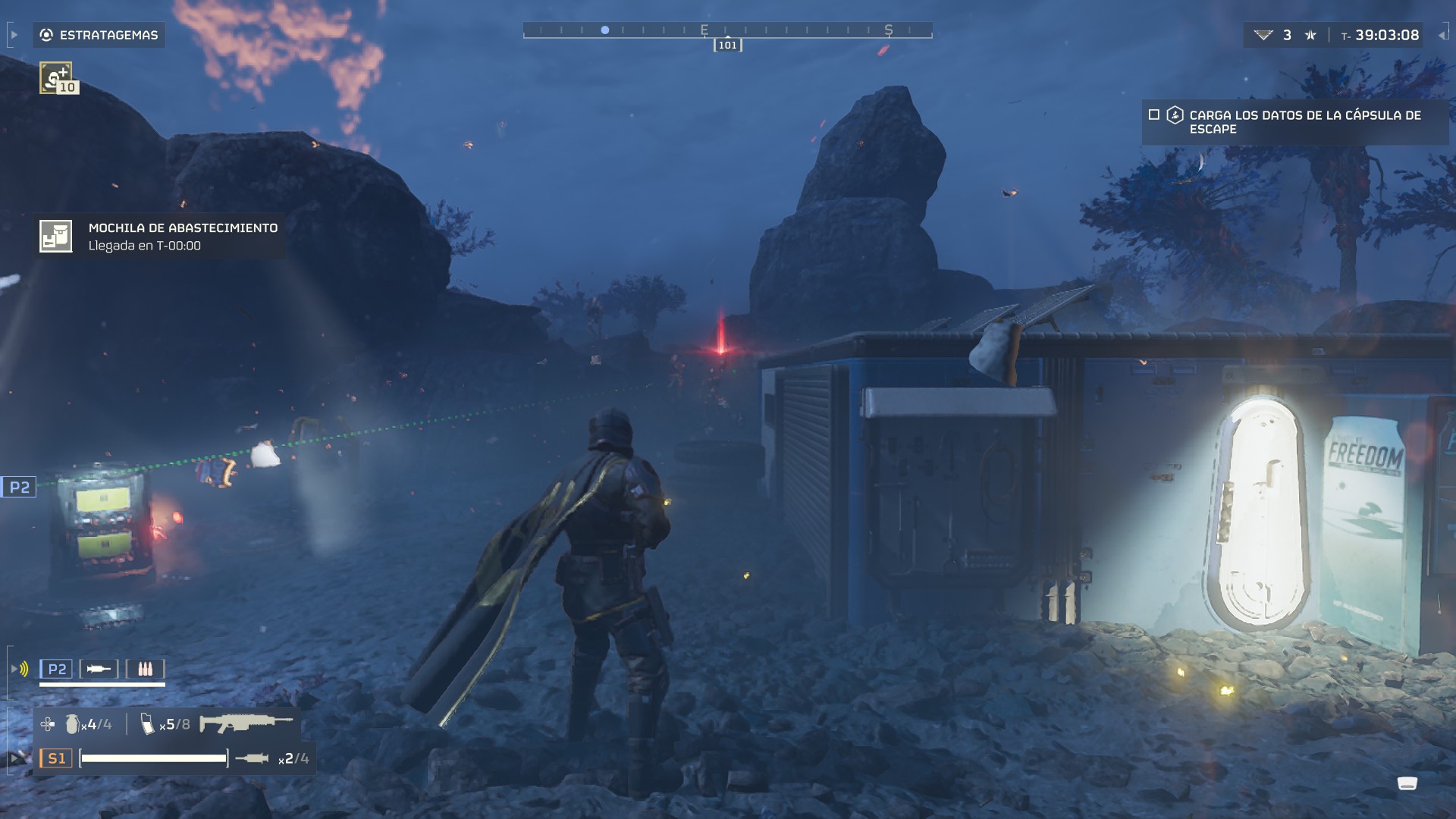
Task: Click teammate's stim syringe status icon
Action: coord(99,669)
